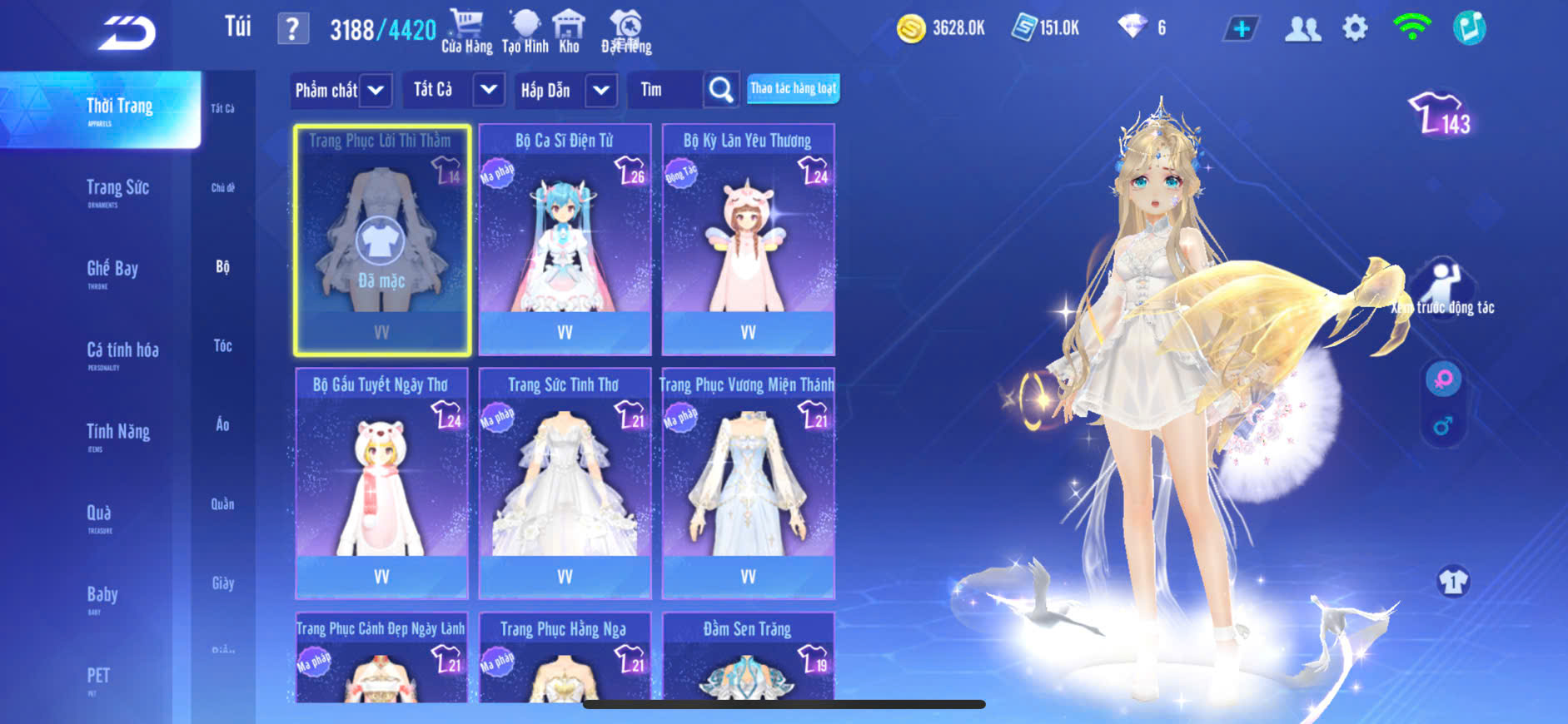
Task: Add currency with the plus button
Action: [1241, 29]
